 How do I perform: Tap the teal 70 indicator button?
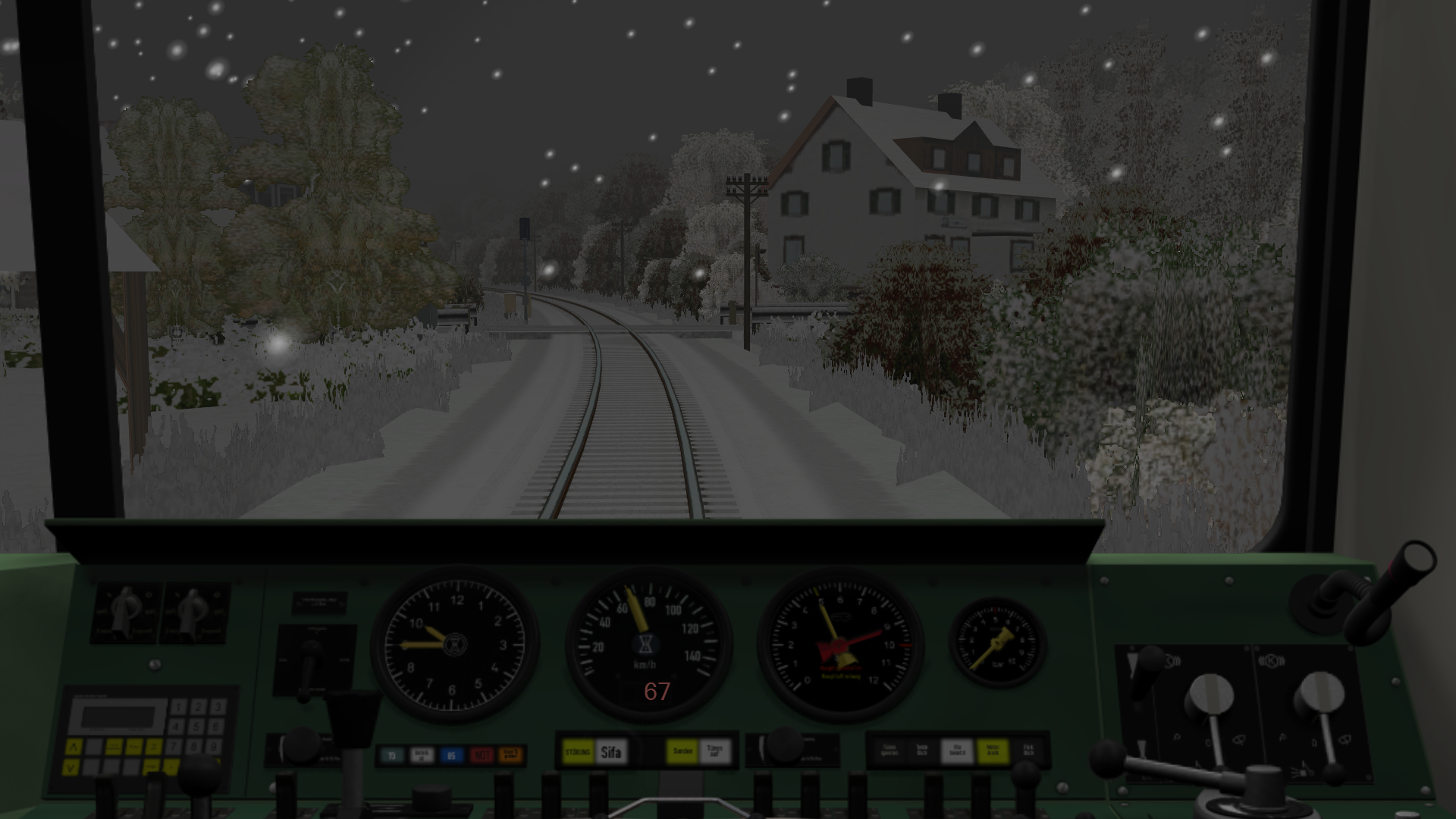tap(392, 755)
